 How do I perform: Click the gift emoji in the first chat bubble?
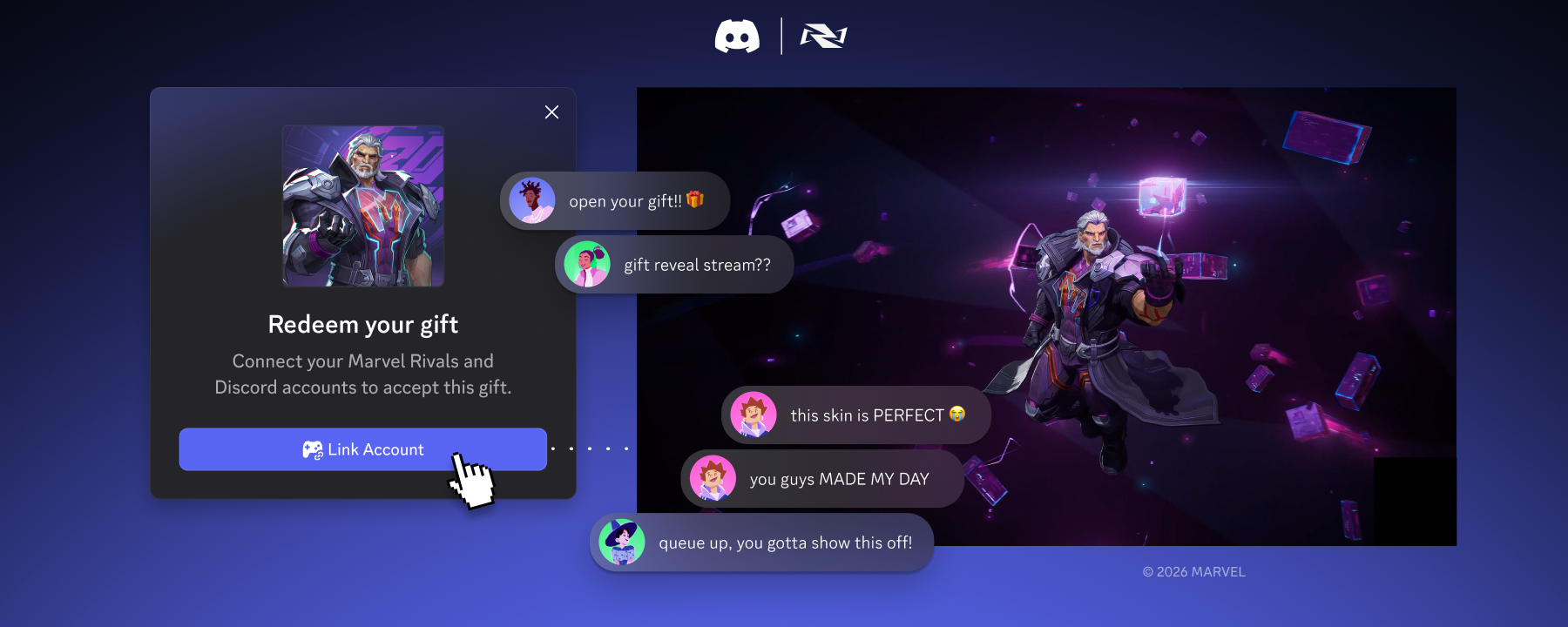[x=693, y=199]
